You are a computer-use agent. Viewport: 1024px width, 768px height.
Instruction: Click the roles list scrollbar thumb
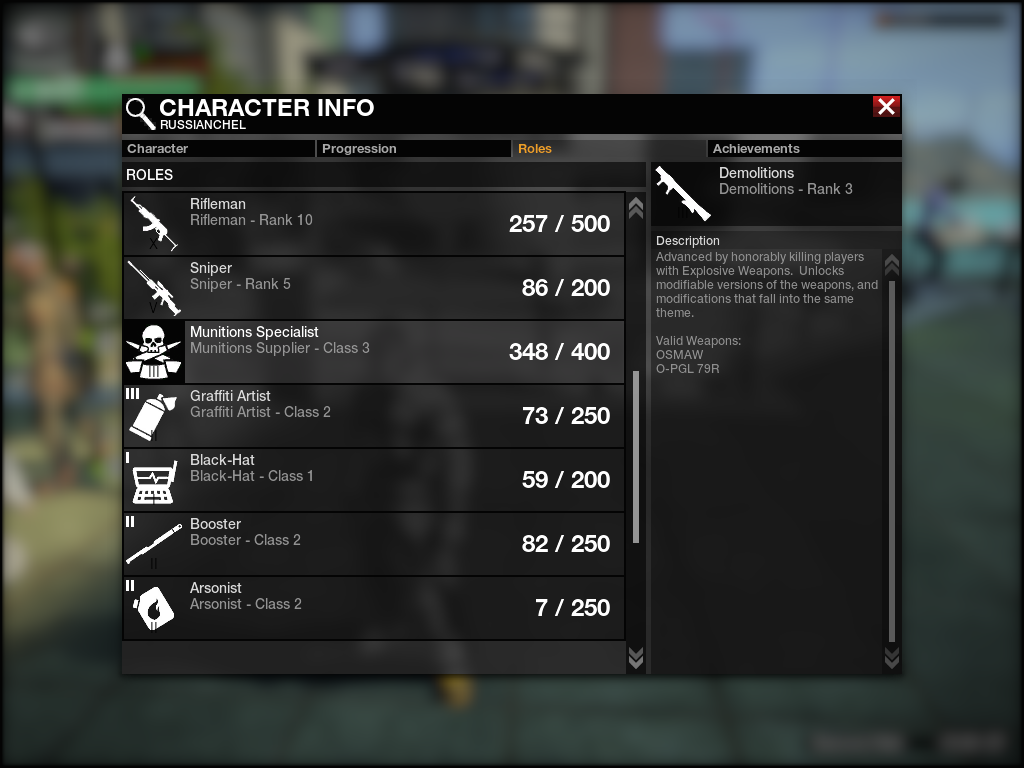[x=636, y=456]
